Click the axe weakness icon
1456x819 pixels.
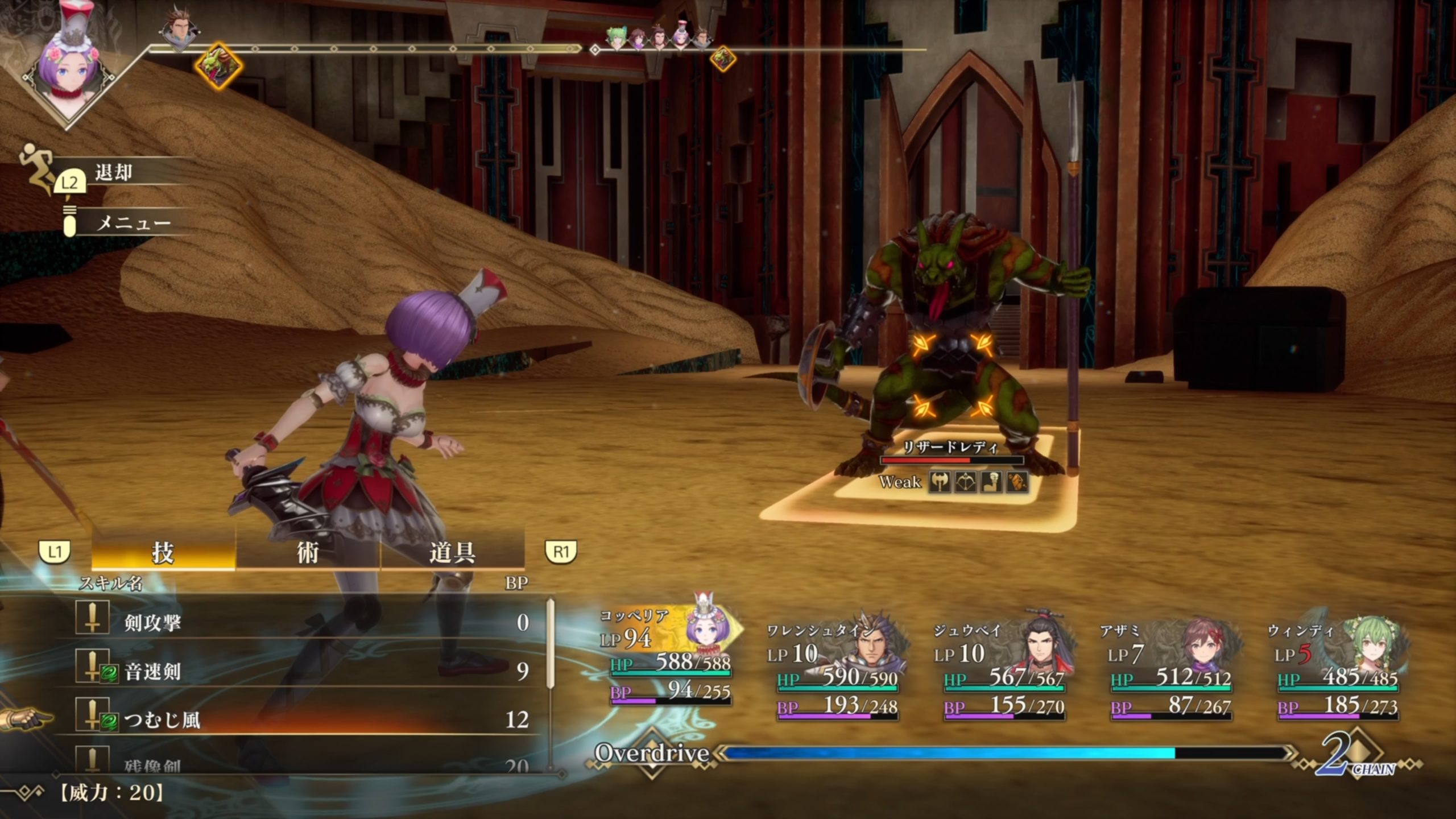[940, 482]
